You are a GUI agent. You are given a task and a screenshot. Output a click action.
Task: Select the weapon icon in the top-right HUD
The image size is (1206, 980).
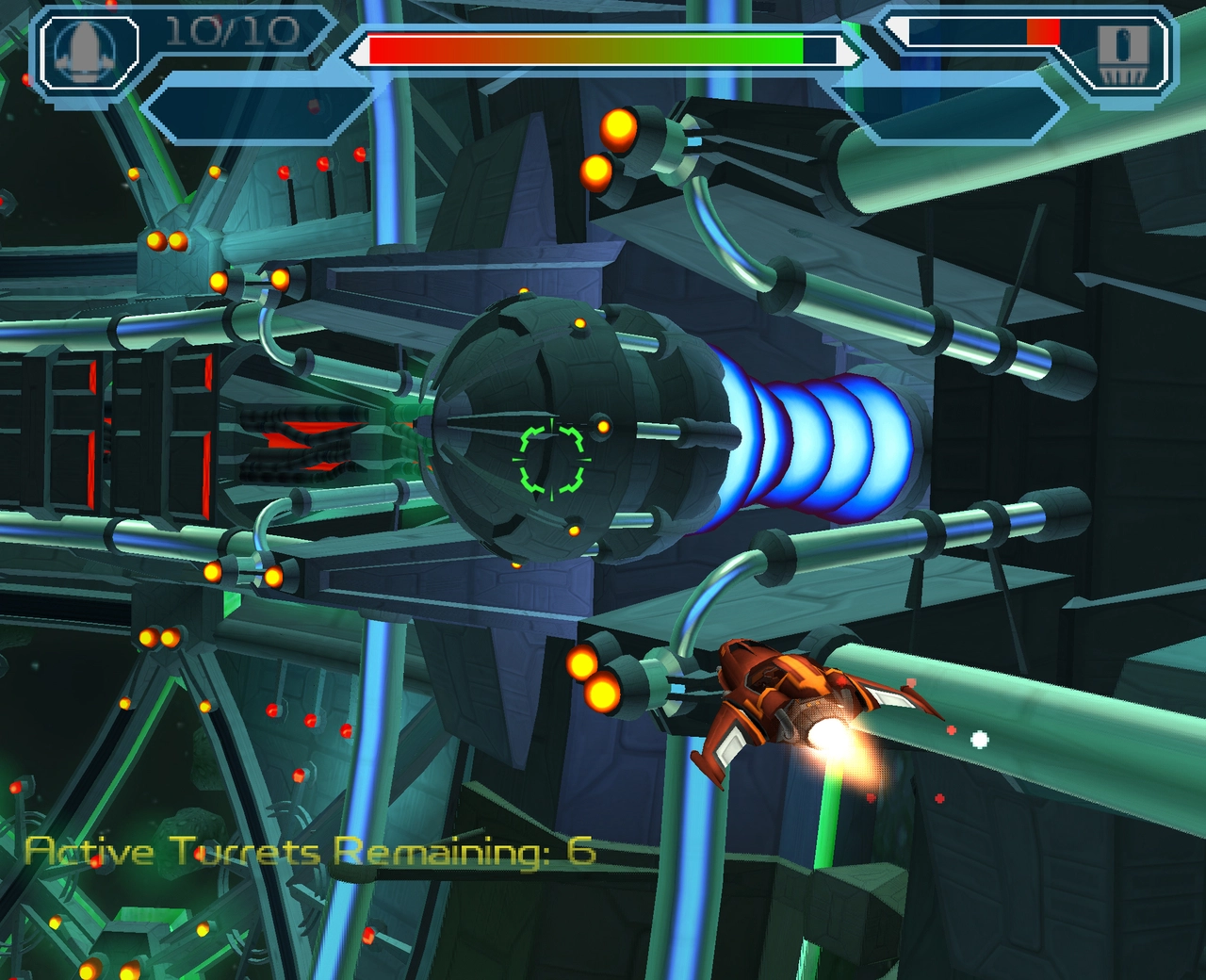tap(1125, 54)
